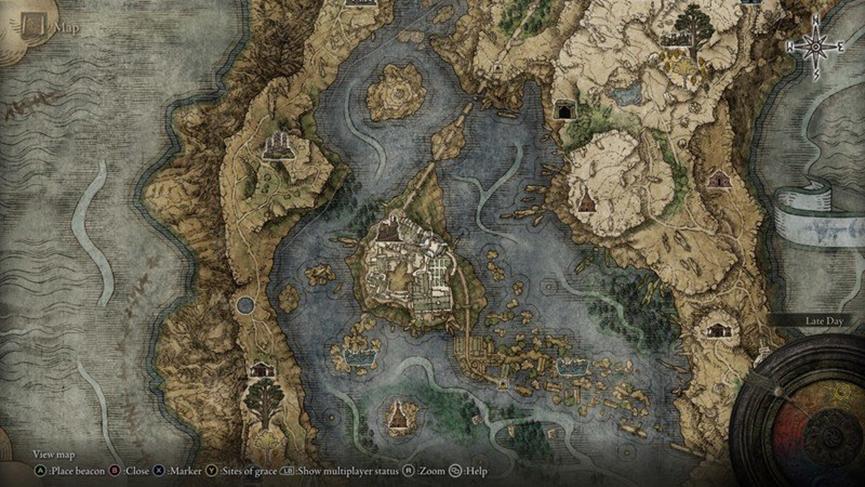Select the dark cave entrance map marker
The image size is (865, 487).
(565, 109)
